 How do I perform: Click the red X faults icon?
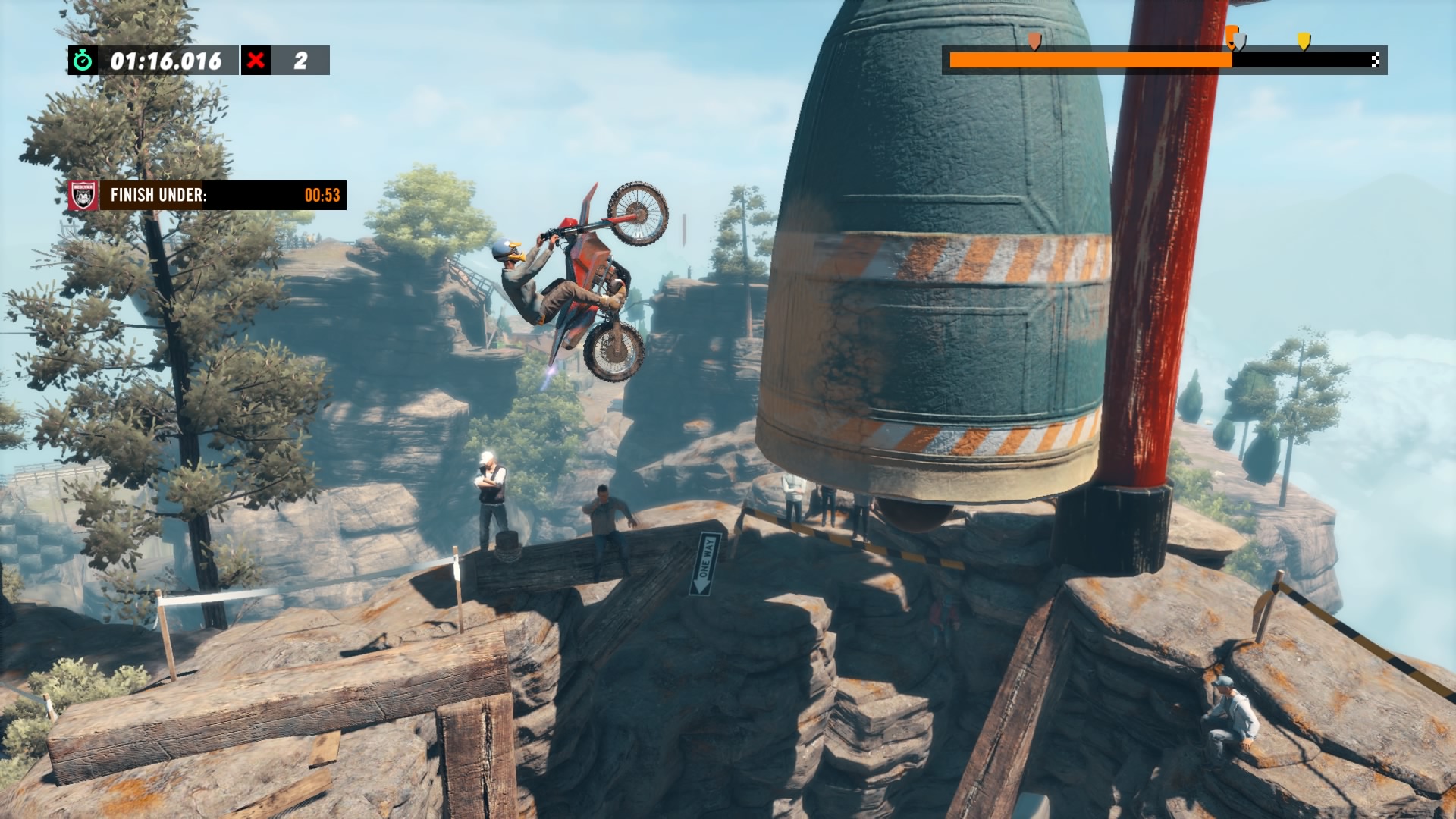coord(256,61)
